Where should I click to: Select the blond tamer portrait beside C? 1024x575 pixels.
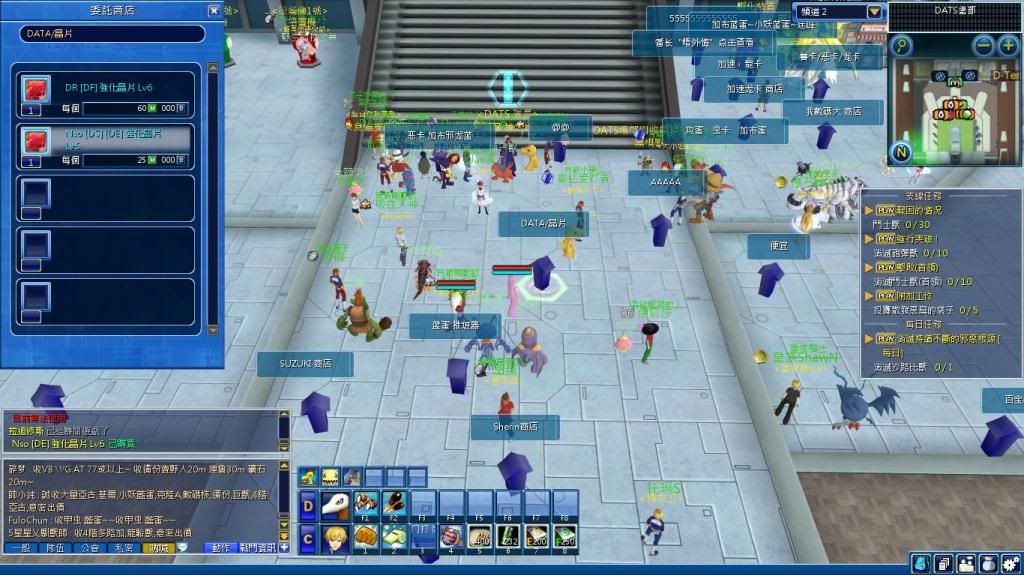(335, 539)
